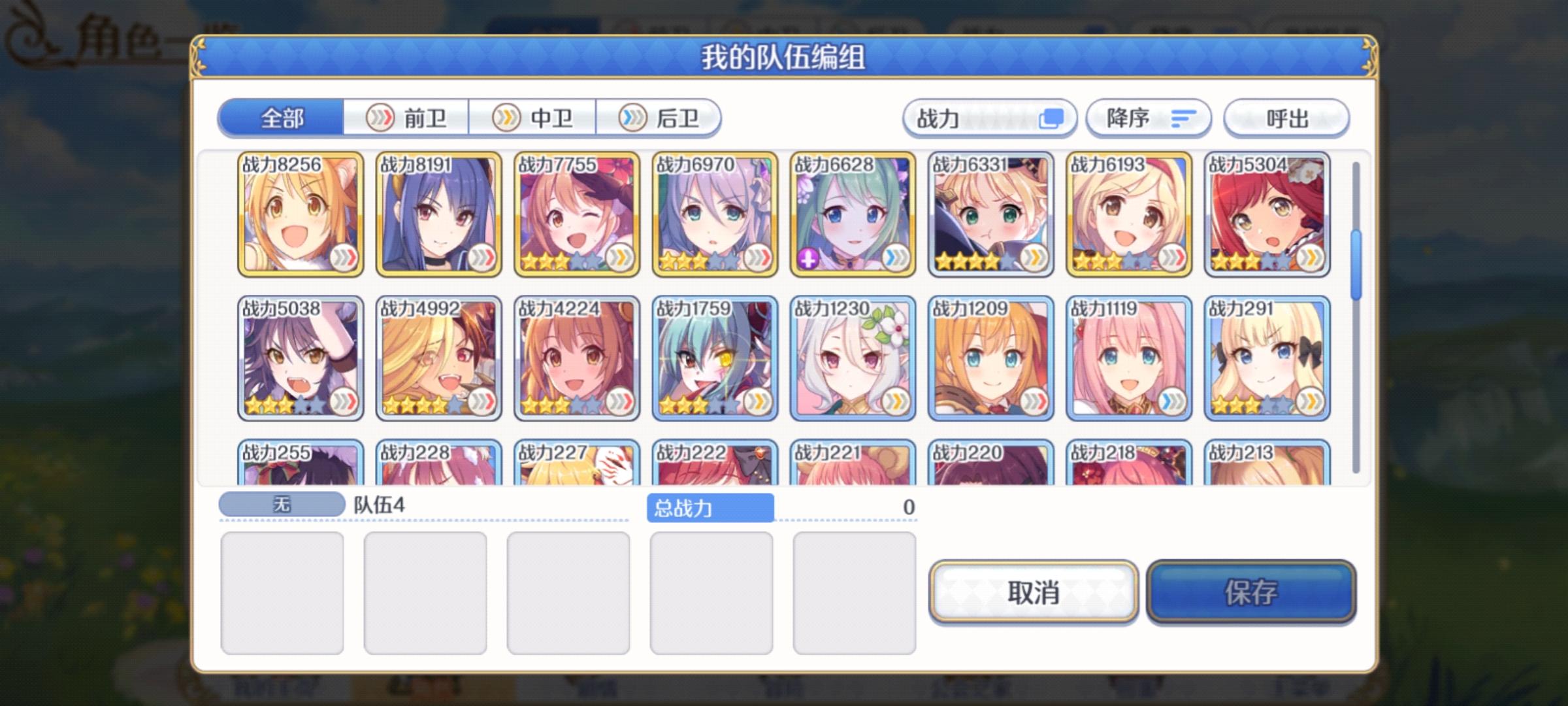Click the 呼出 button
This screenshot has height=706, width=1568.
pyautogui.click(x=1286, y=118)
